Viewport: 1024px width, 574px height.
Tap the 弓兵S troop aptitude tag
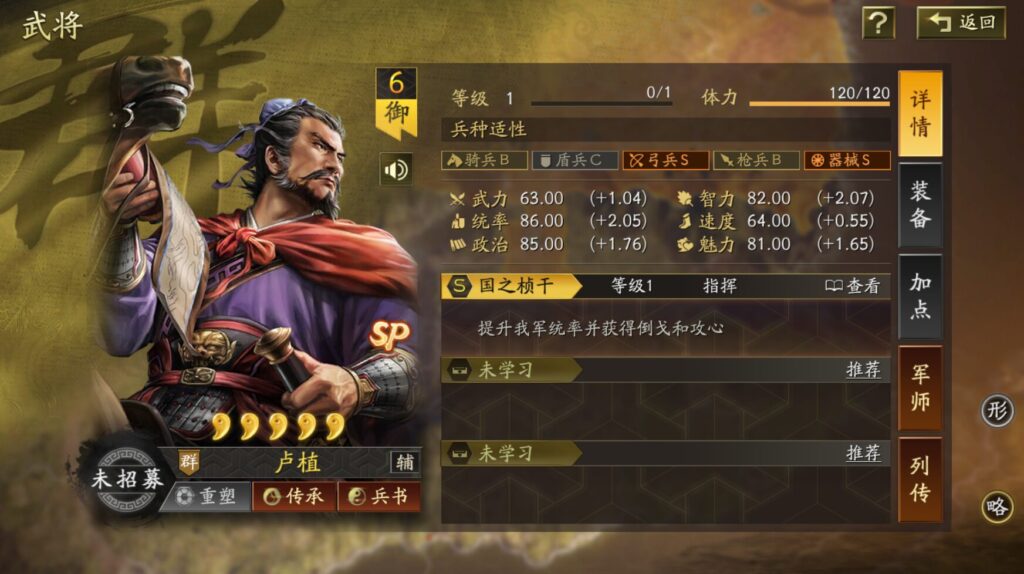[666, 160]
